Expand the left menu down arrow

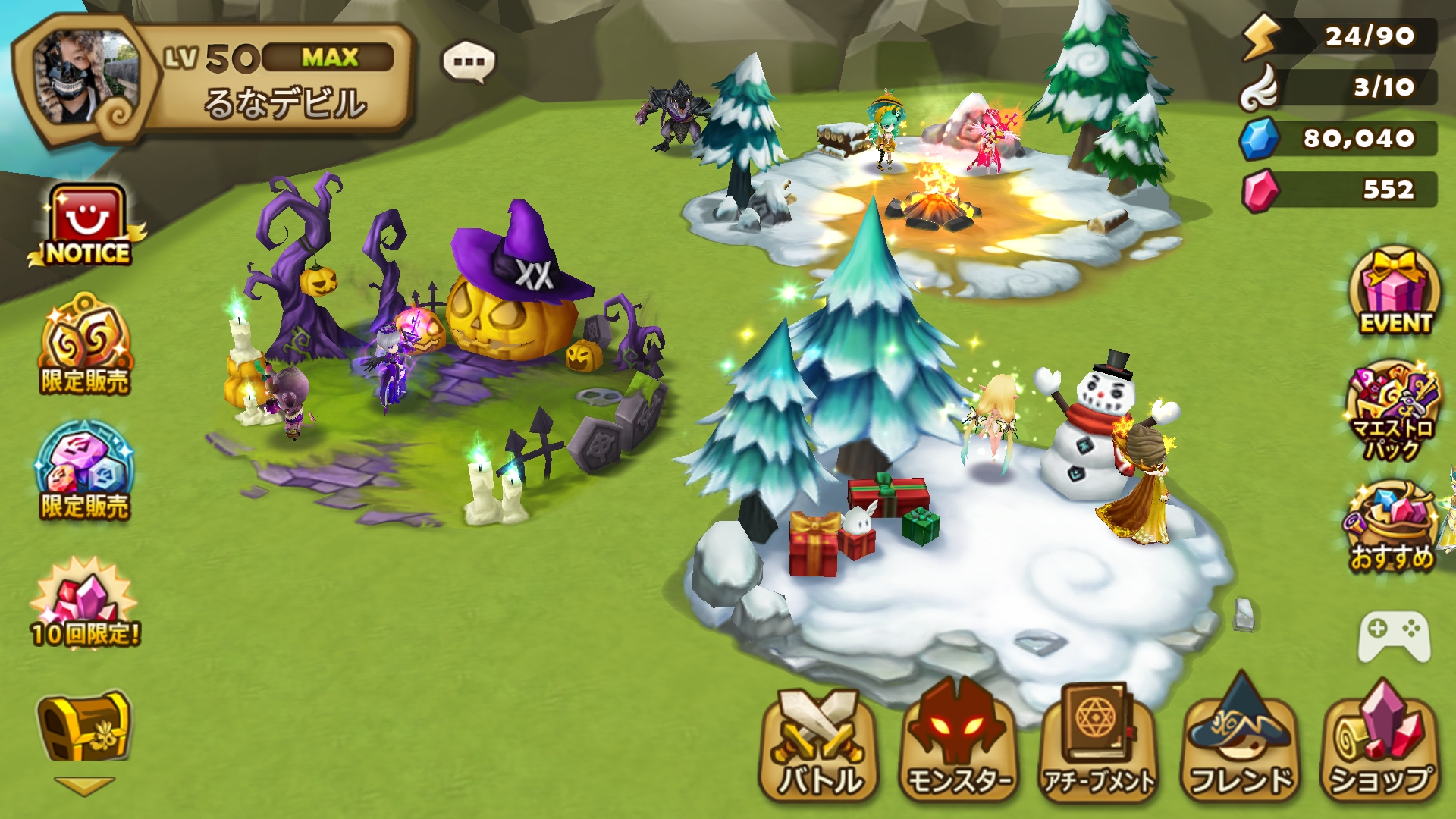[84, 785]
